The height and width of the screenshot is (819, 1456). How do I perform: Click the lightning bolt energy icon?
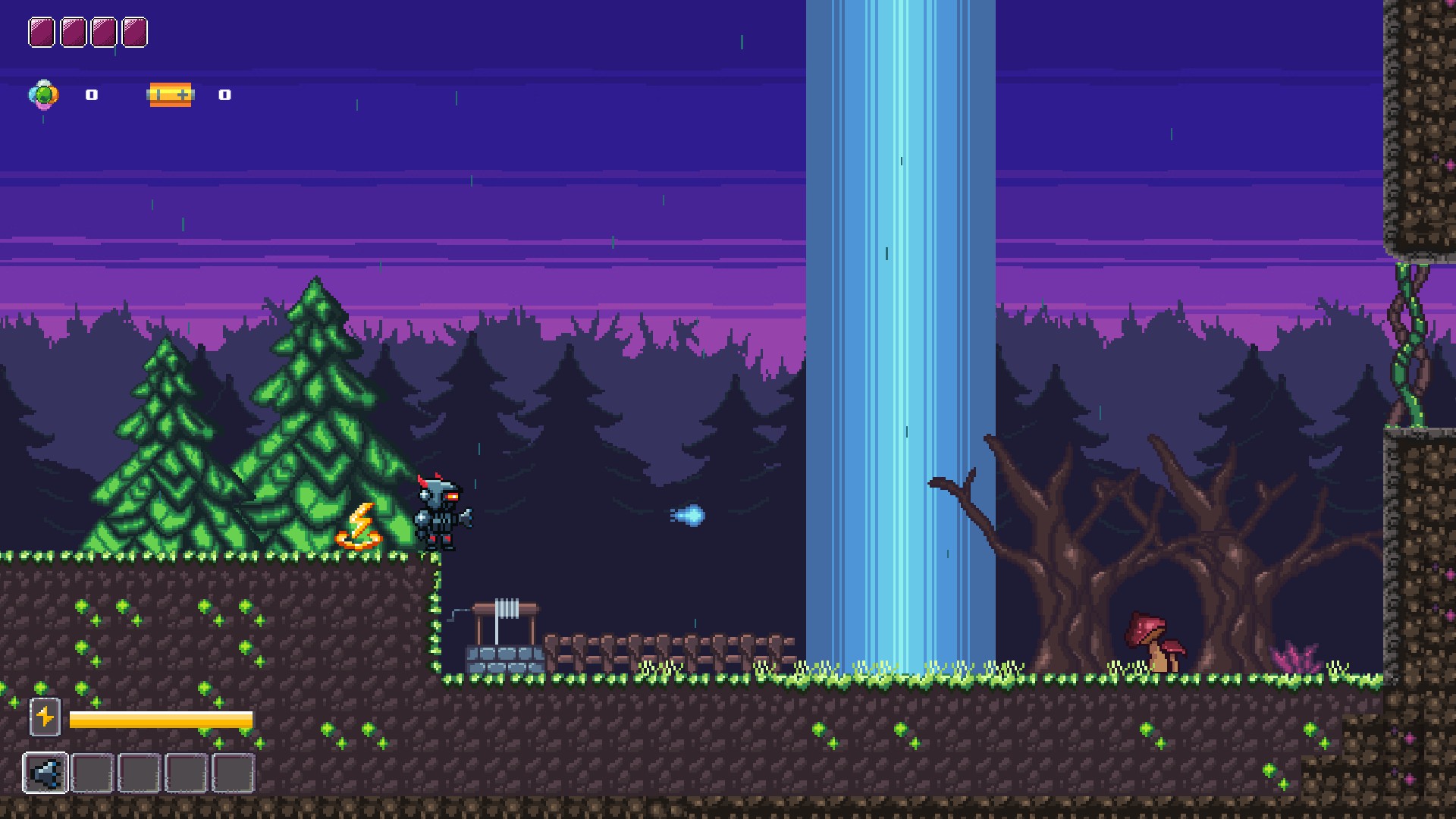45,717
